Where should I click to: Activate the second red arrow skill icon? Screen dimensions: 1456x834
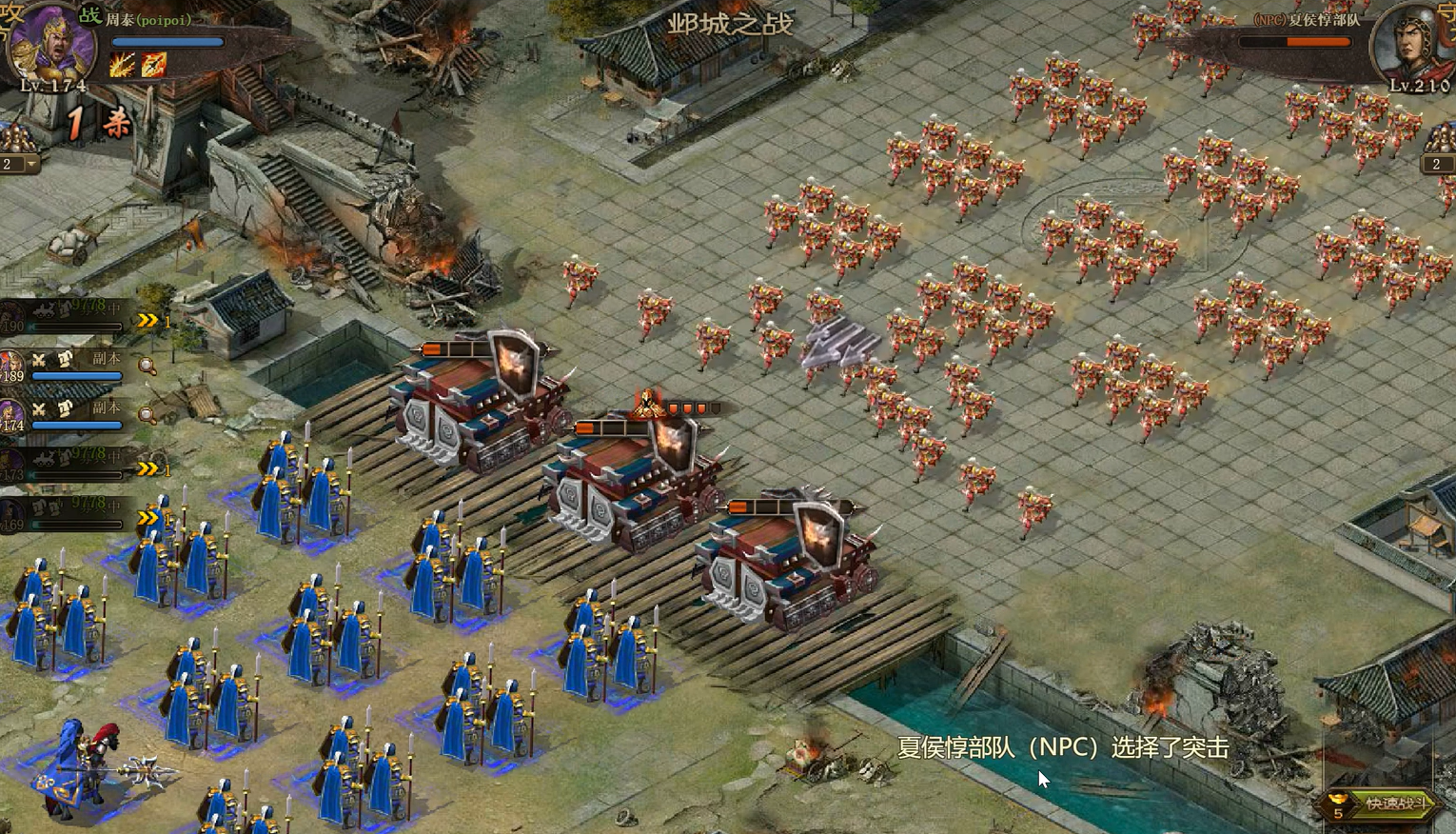pos(154,65)
